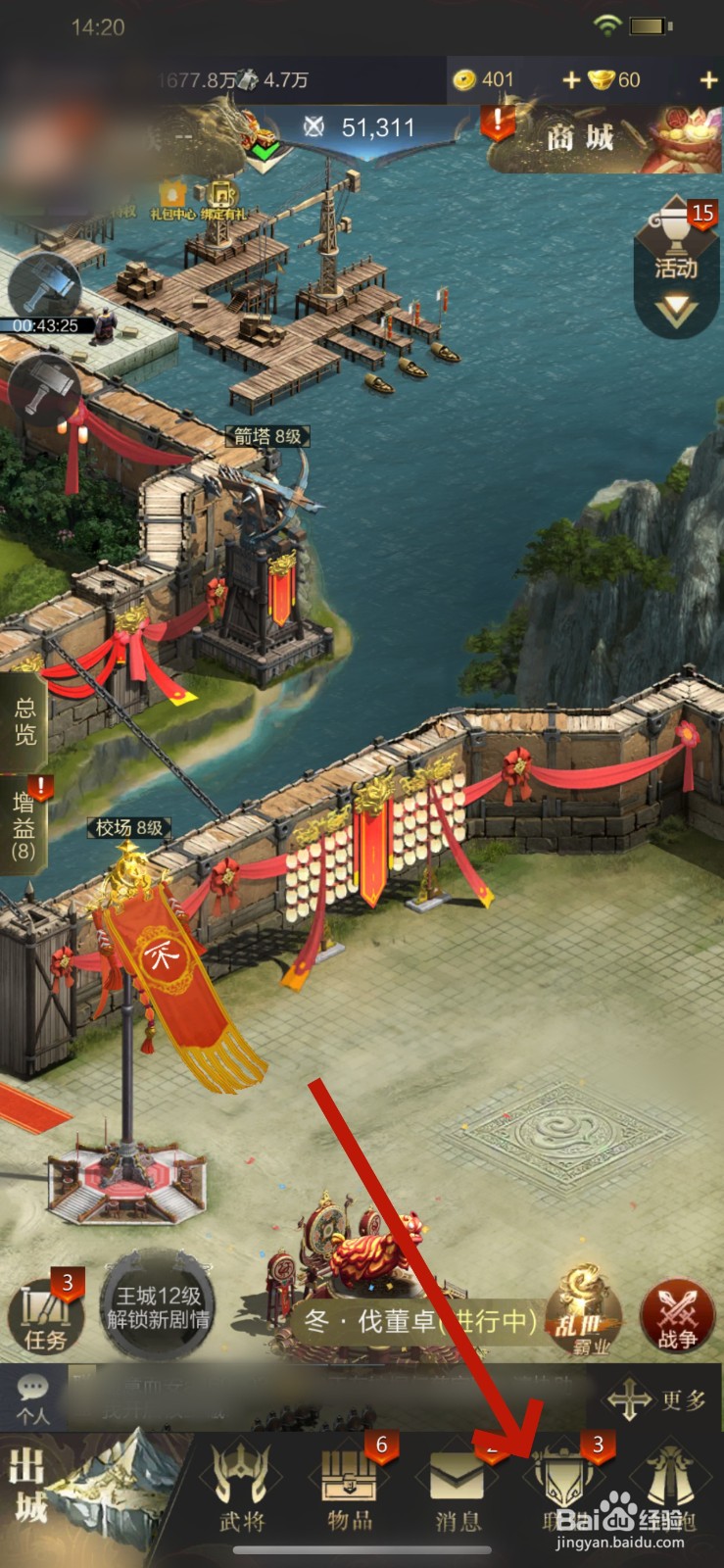Open the 商城 shop

(580, 137)
